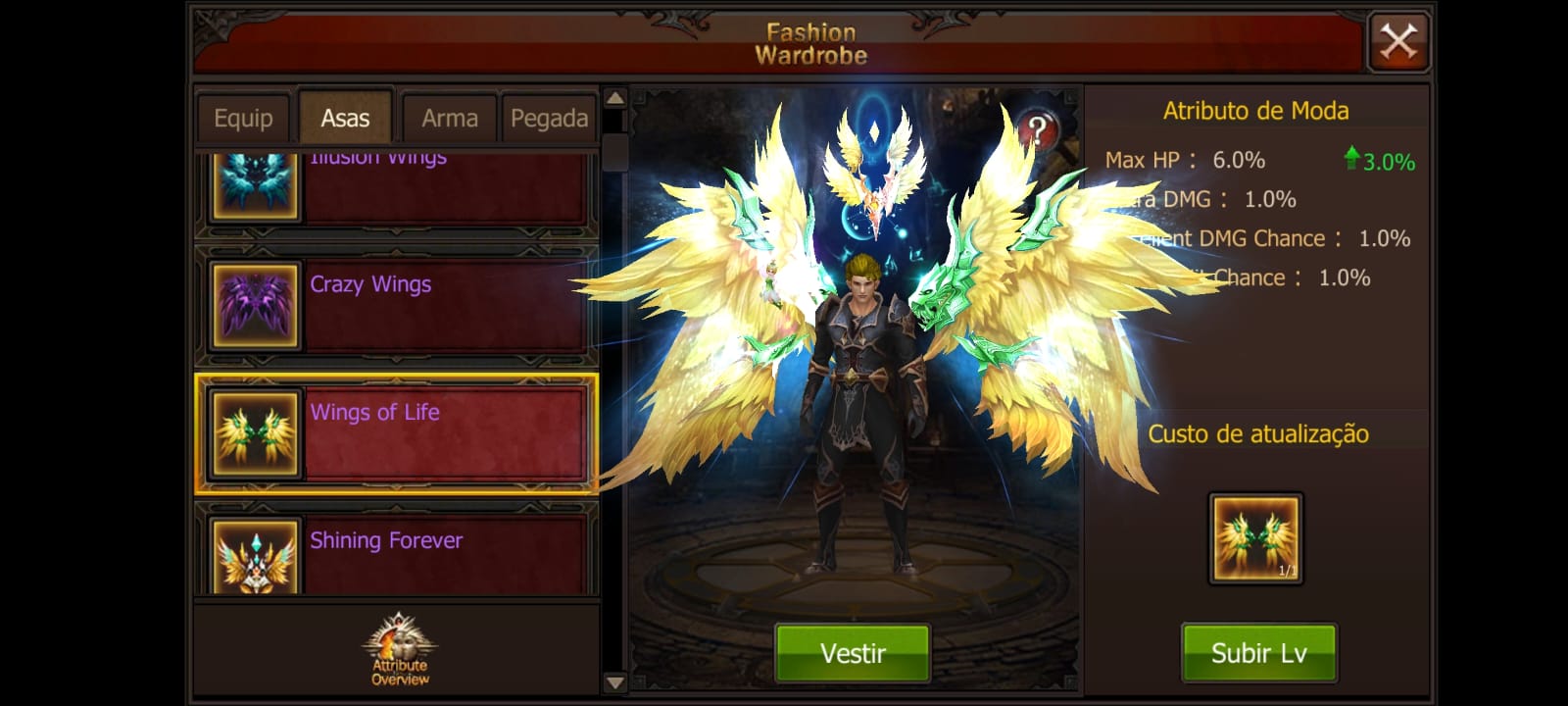
Task: Open the Arma tab
Action: [450, 119]
